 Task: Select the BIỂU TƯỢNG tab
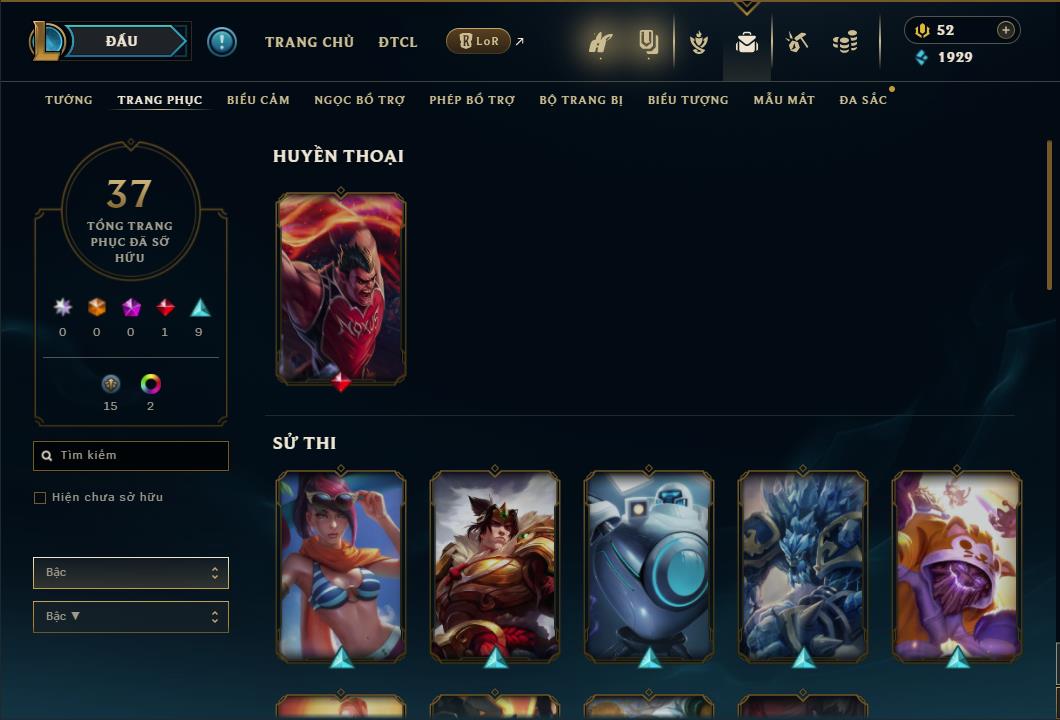tap(688, 100)
